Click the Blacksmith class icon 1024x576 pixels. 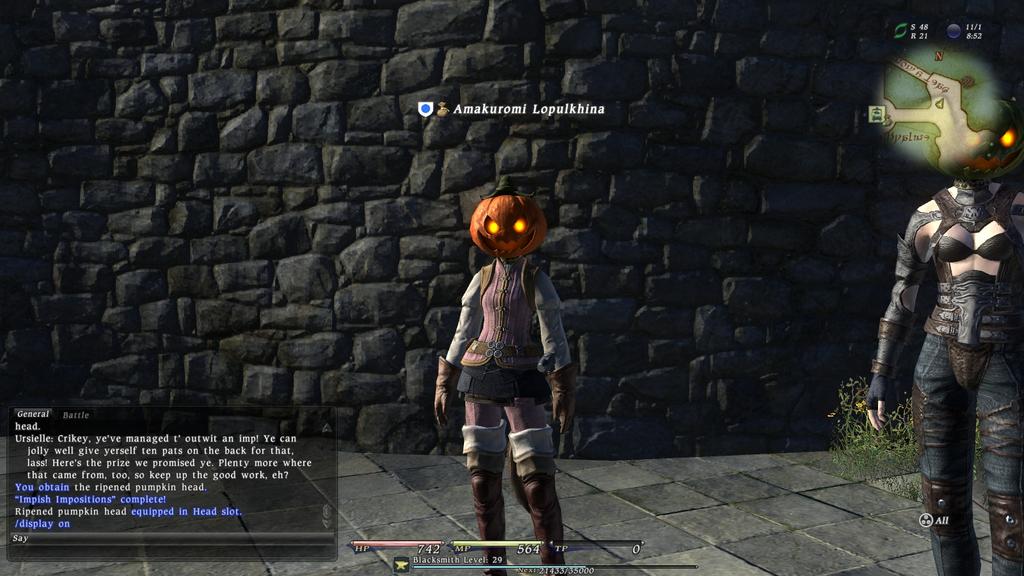pyautogui.click(x=401, y=564)
